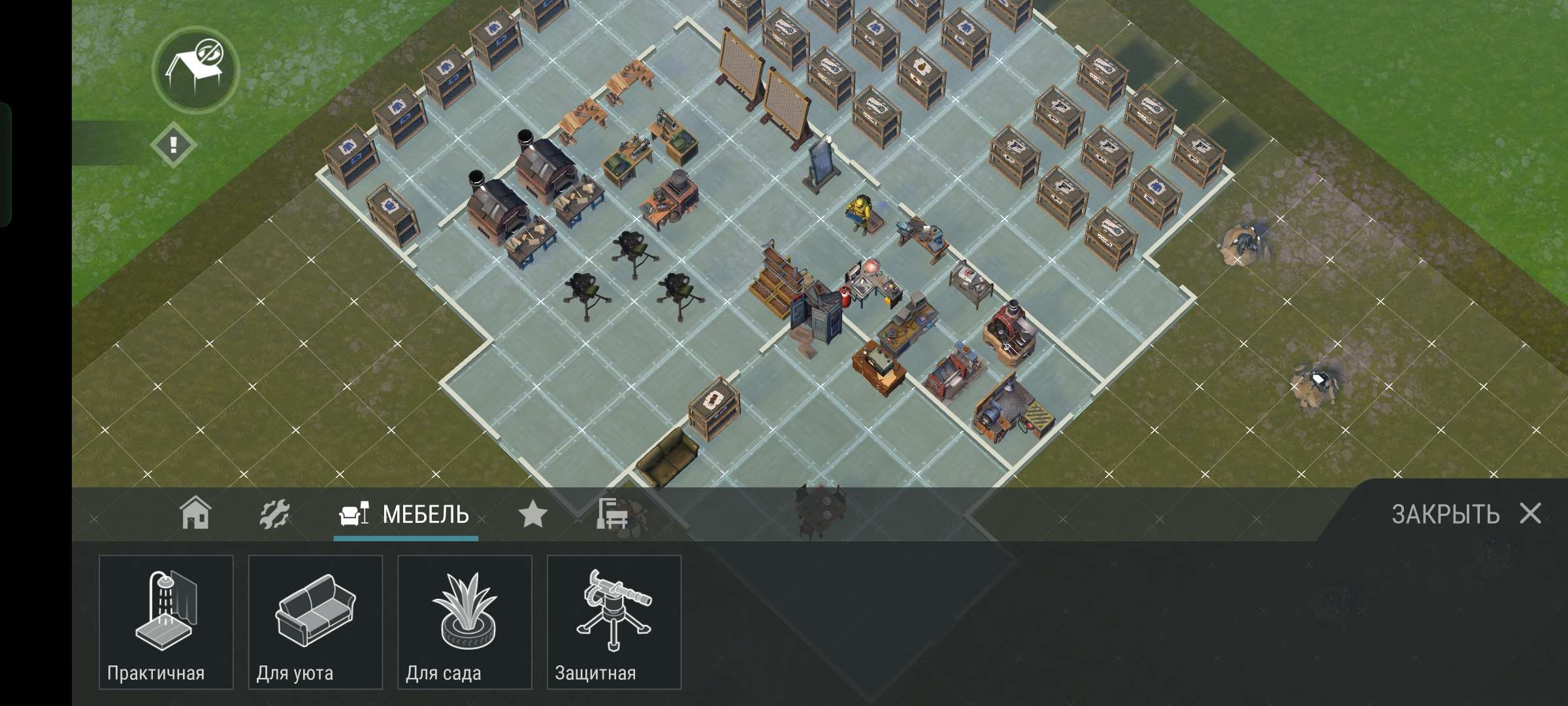Switch to the МЕБЕЛЬ tab
The image size is (1568, 706).
pyautogui.click(x=405, y=514)
